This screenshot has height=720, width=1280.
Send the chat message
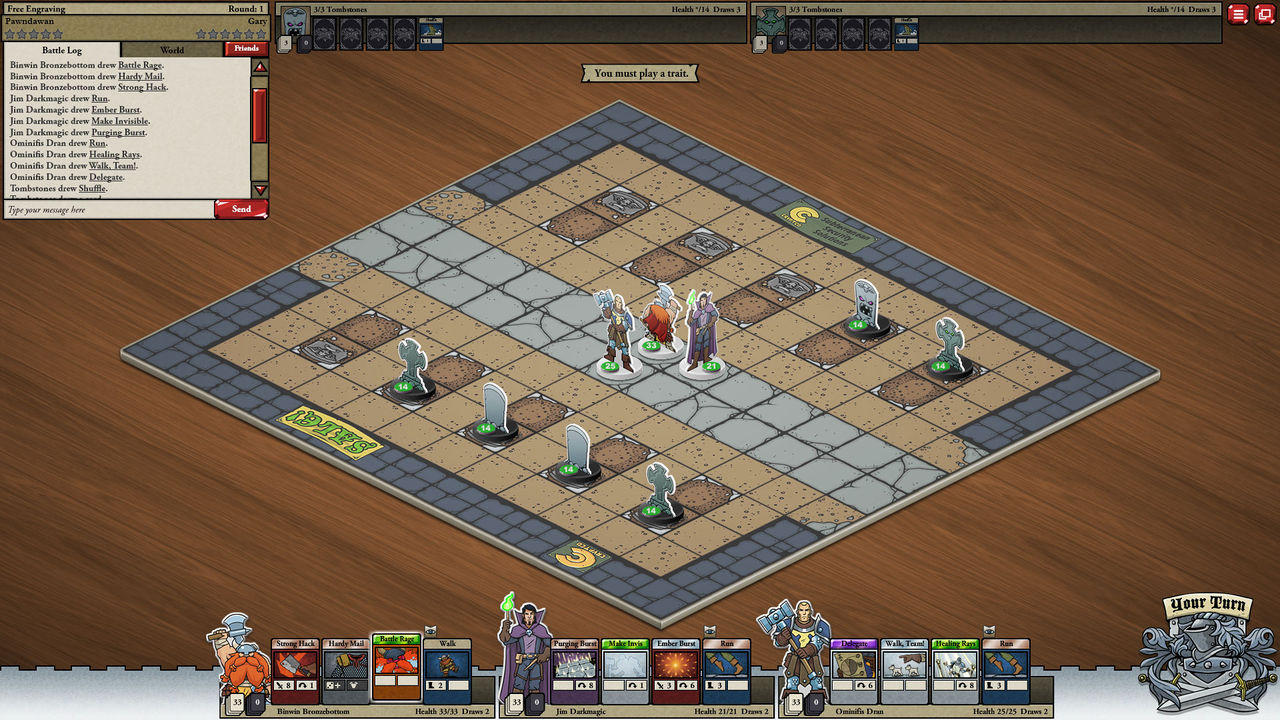[241, 209]
